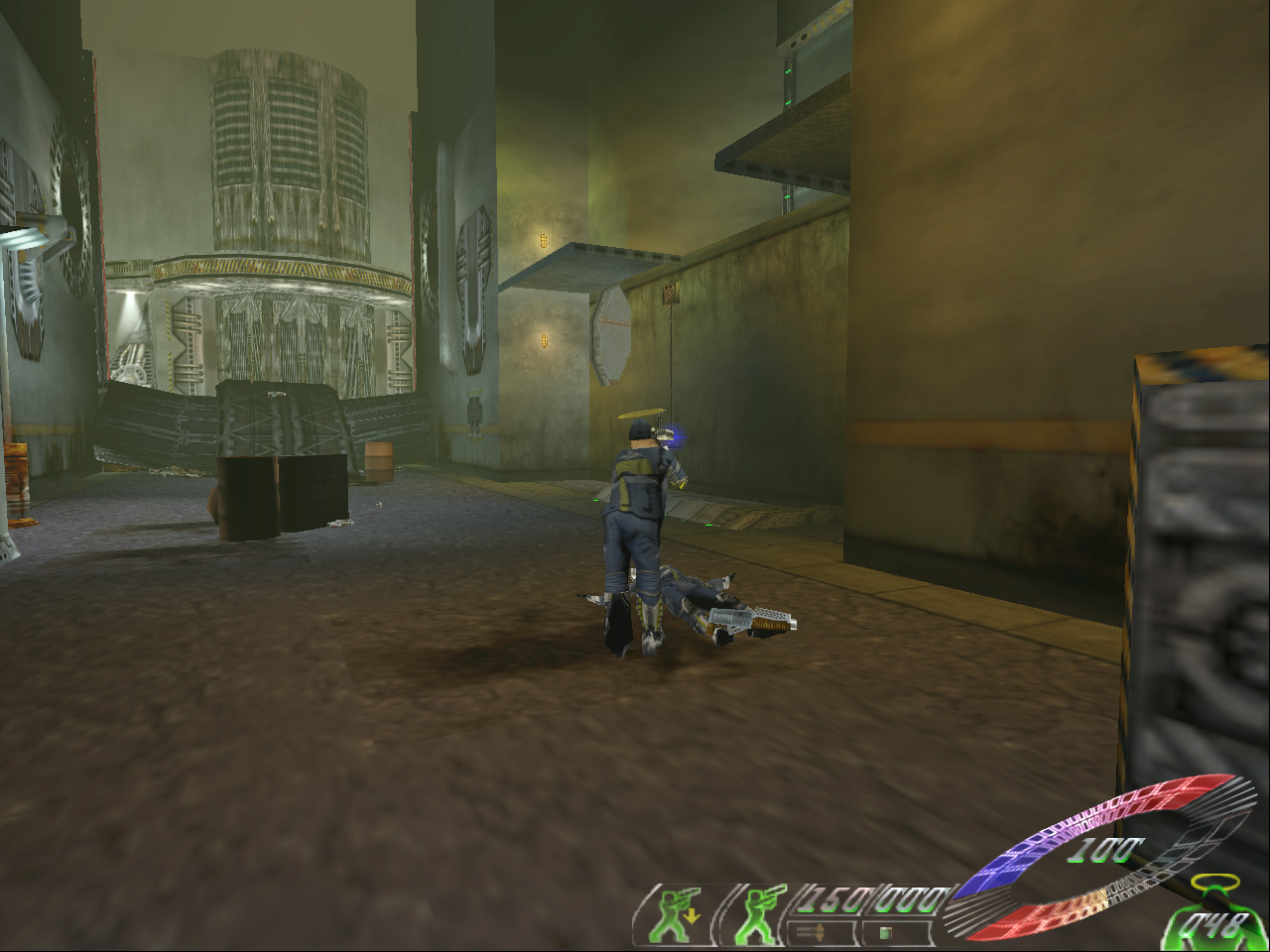Click the fallen enemy body on the floor

(685, 595)
